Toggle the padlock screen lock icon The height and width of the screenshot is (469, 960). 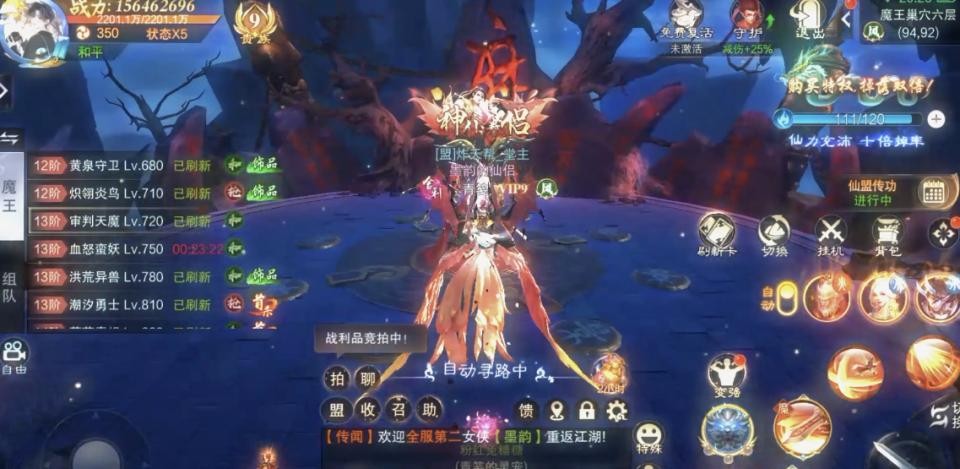click(x=587, y=410)
